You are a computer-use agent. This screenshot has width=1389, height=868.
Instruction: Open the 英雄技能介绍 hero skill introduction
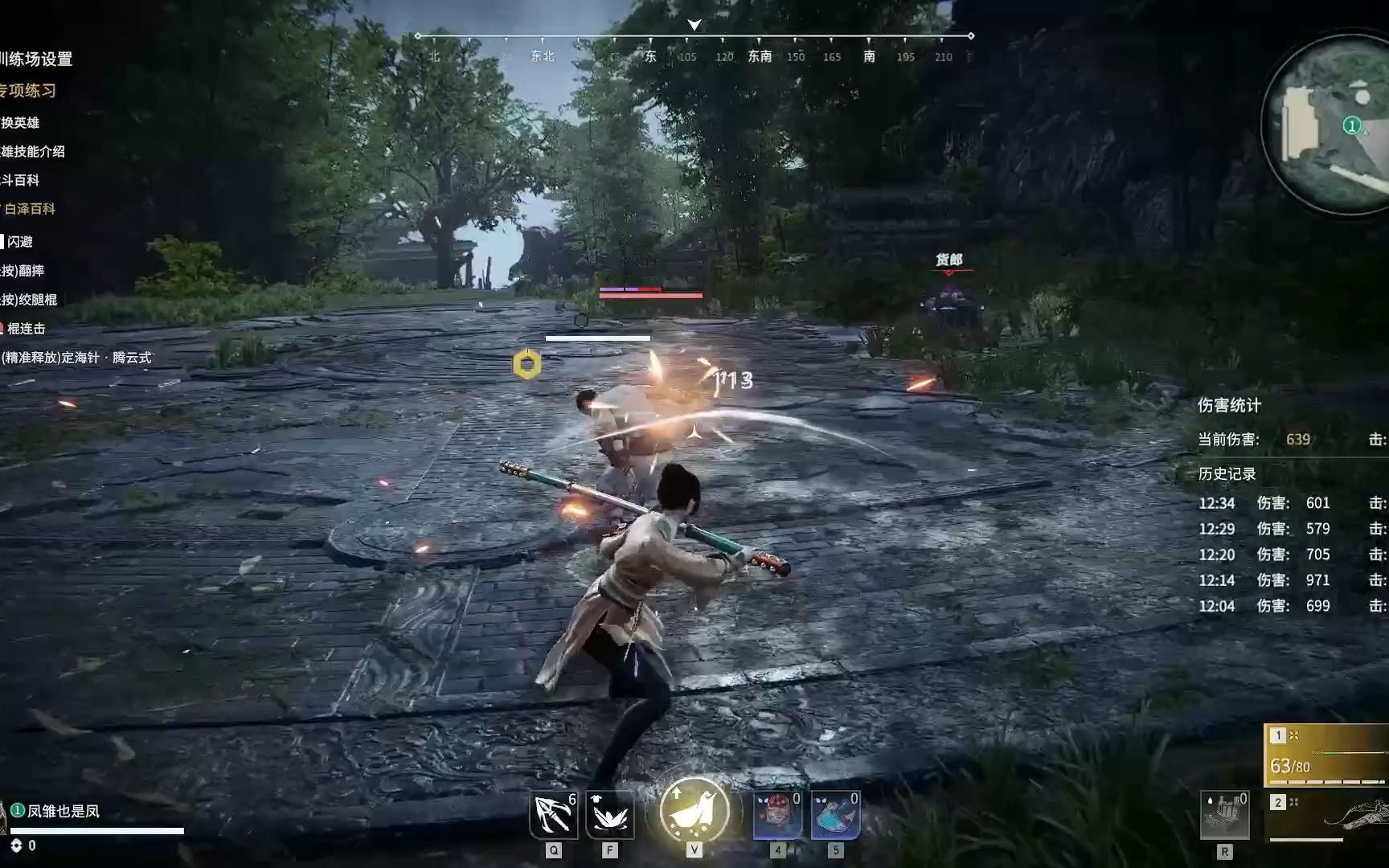(33, 151)
